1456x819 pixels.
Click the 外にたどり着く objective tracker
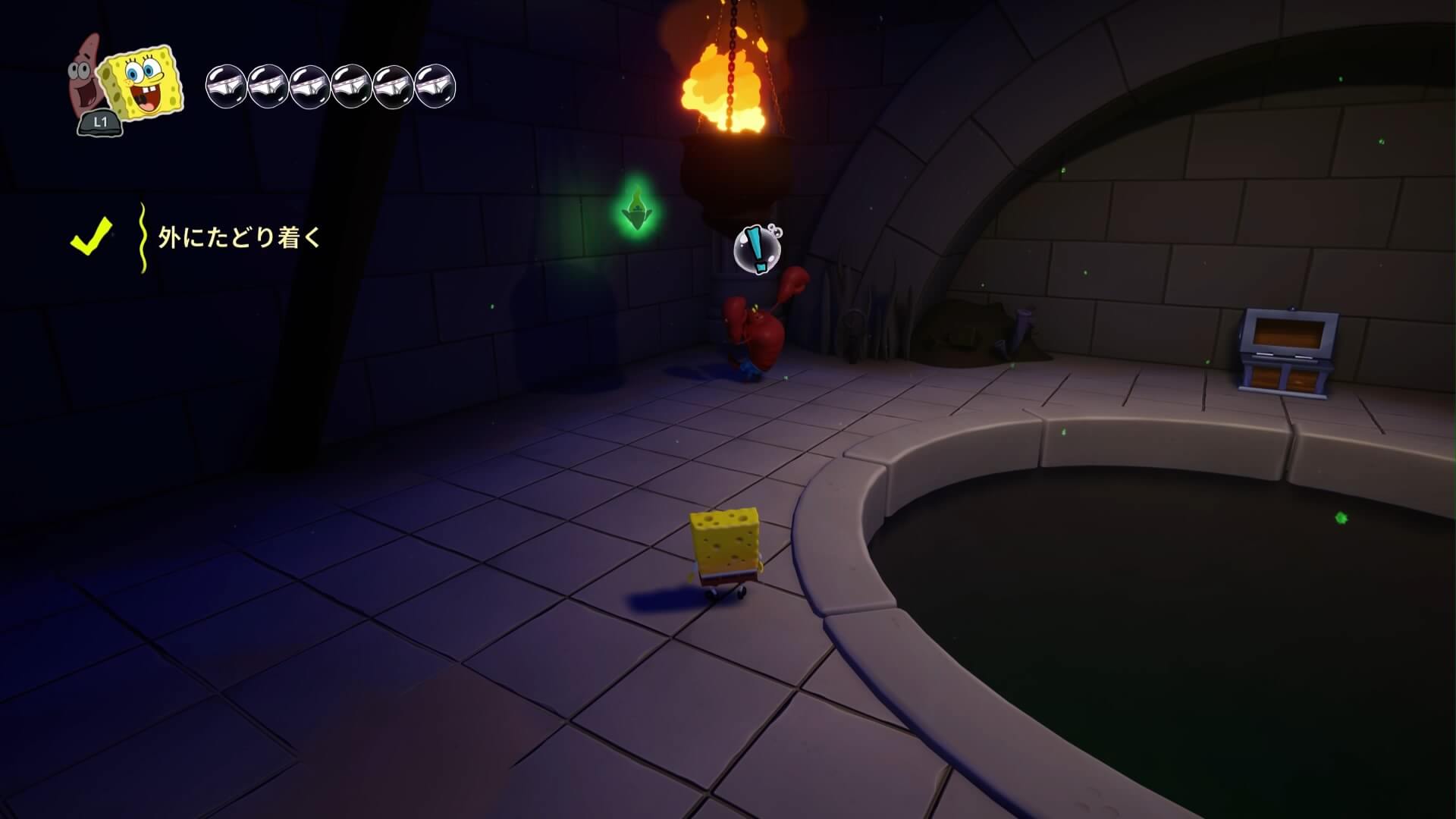coord(239,238)
